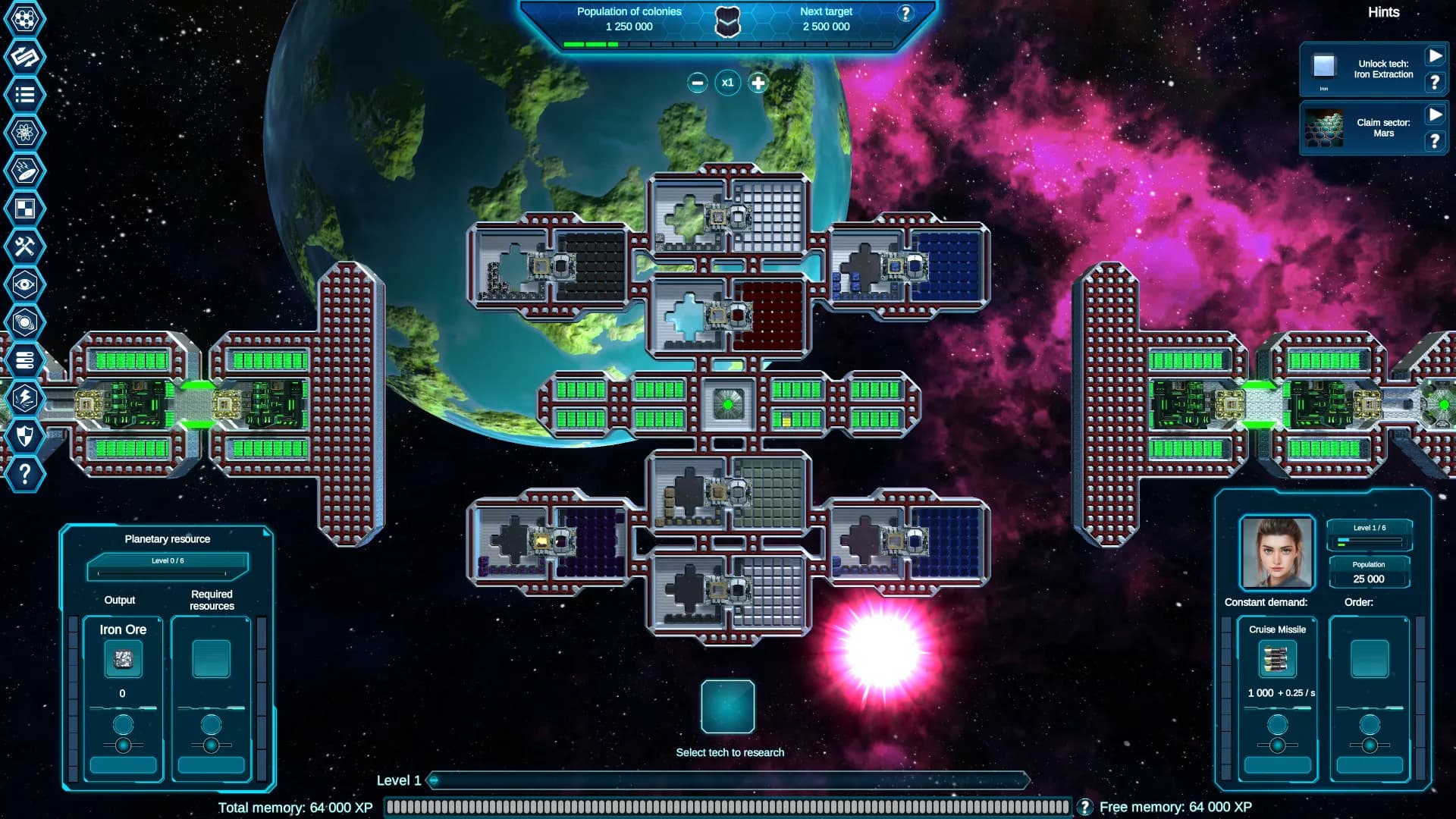Viewport: 1456px width, 819px height.
Task: Toggle the x1 speed multiplier button
Action: 728,83
